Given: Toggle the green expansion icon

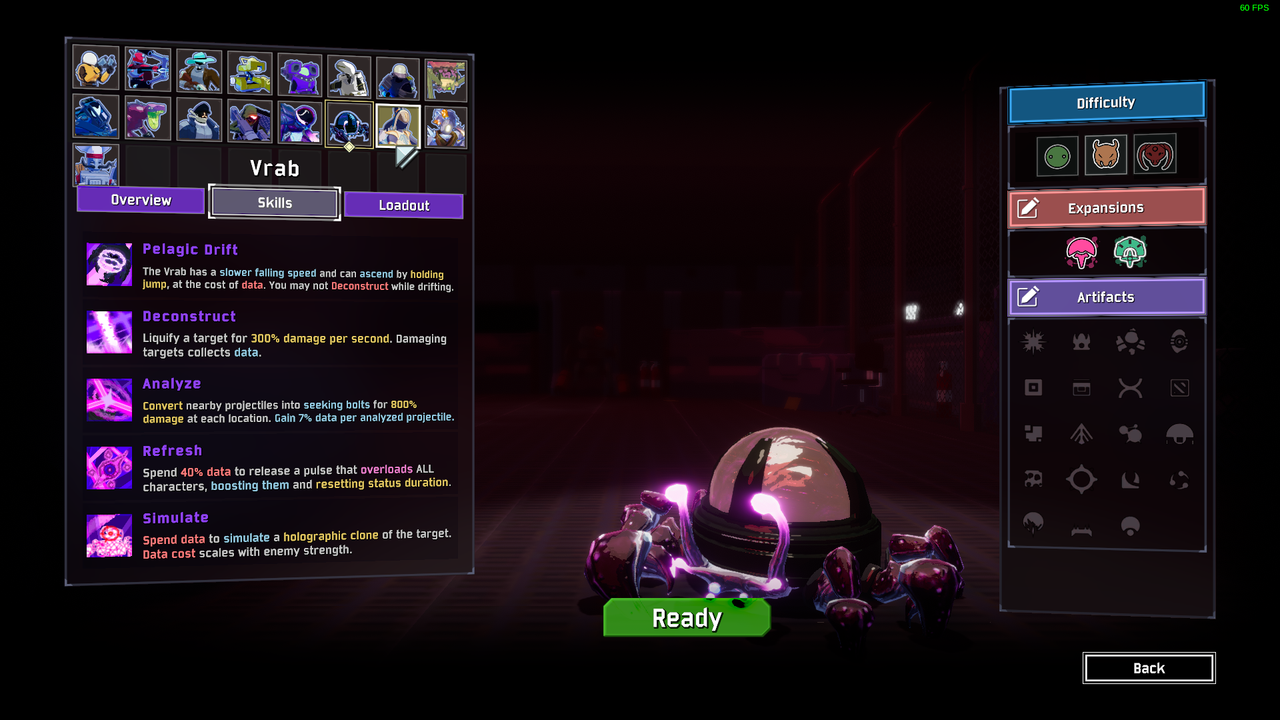Looking at the screenshot, I should (1130, 252).
